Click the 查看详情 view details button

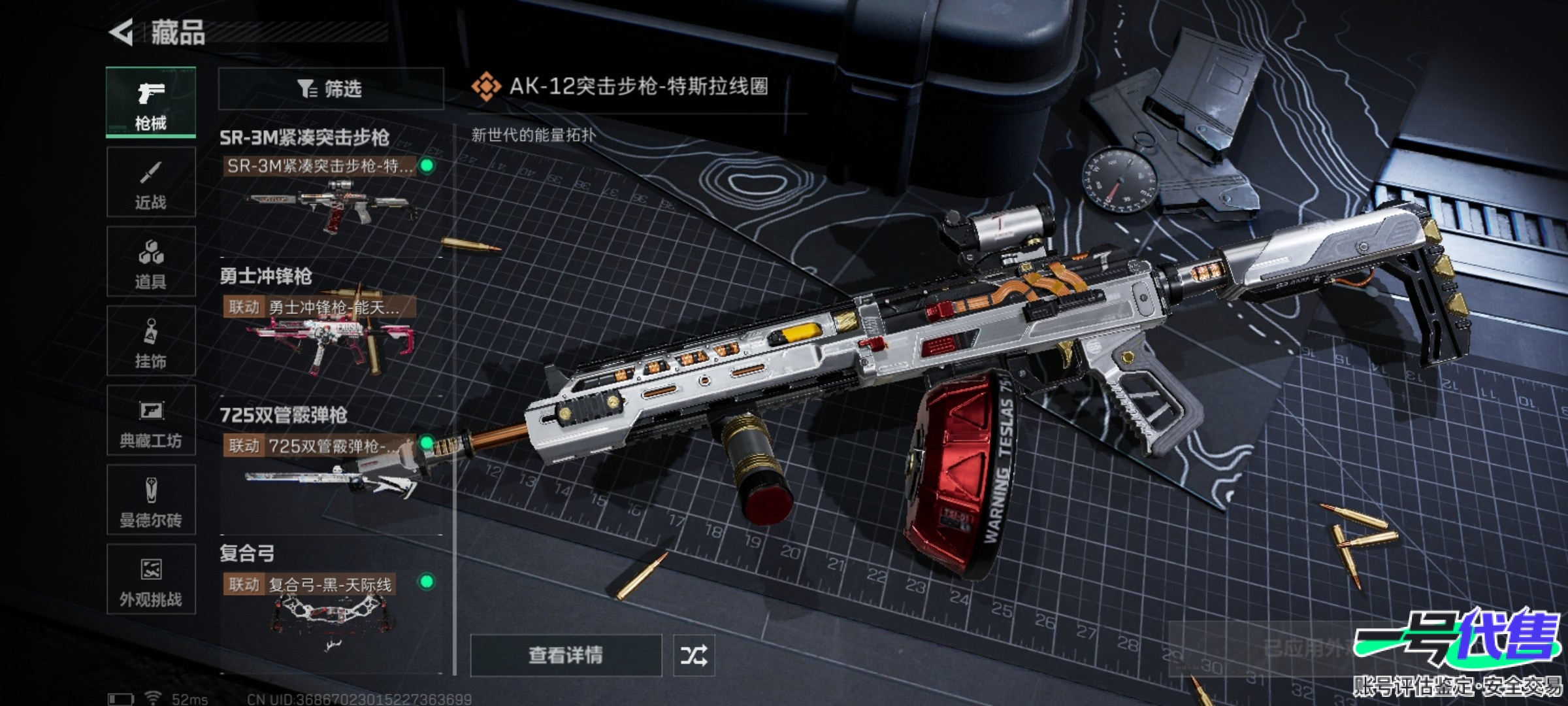click(x=566, y=655)
